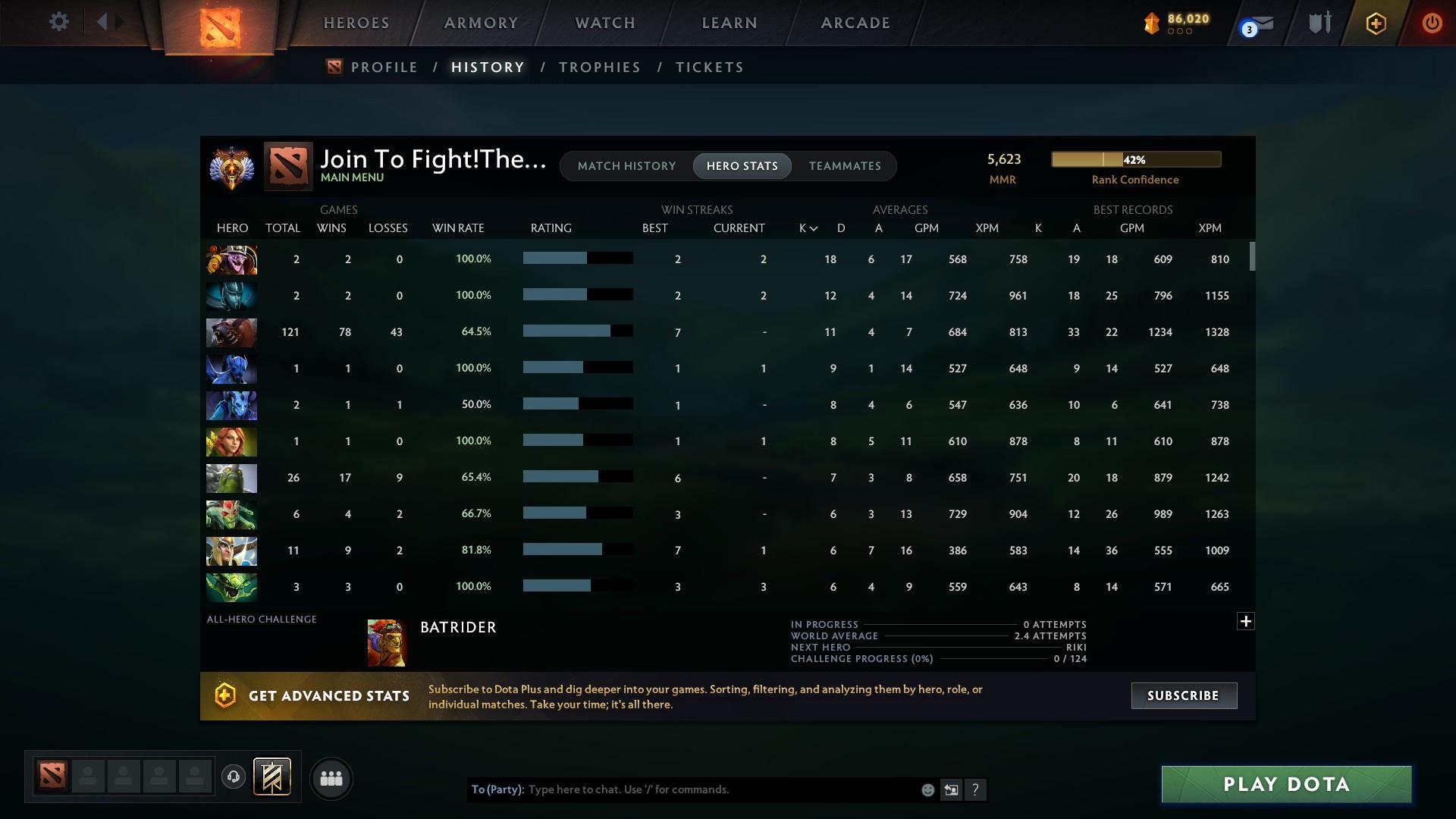The width and height of the screenshot is (1456, 819).
Task: Open the TROPHIES section
Action: coord(599,67)
